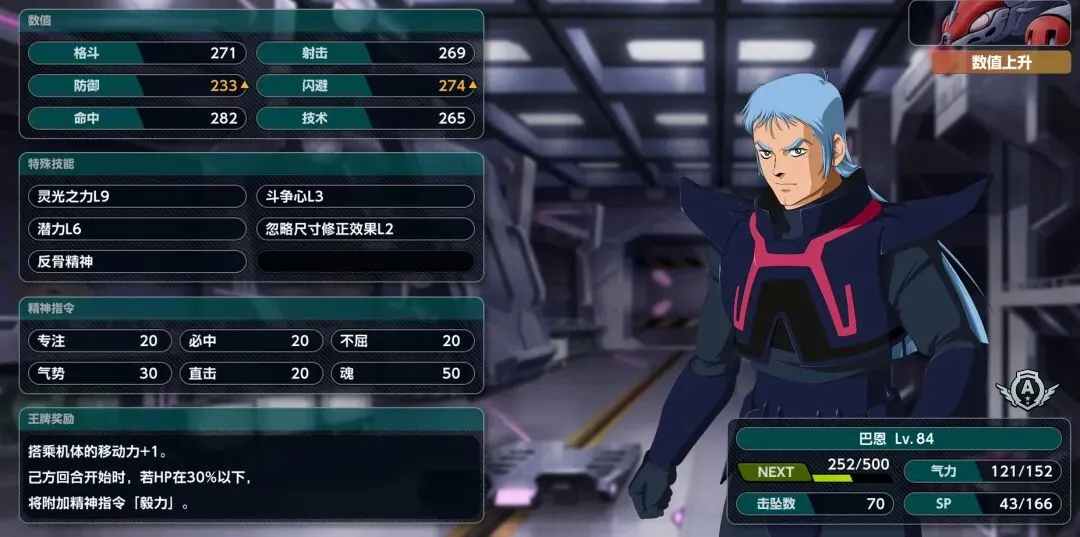The width and height of the screenshot is (1080, 537).
Task: Pick the 不屈 spirit command
Action: (x=402, y=341)
